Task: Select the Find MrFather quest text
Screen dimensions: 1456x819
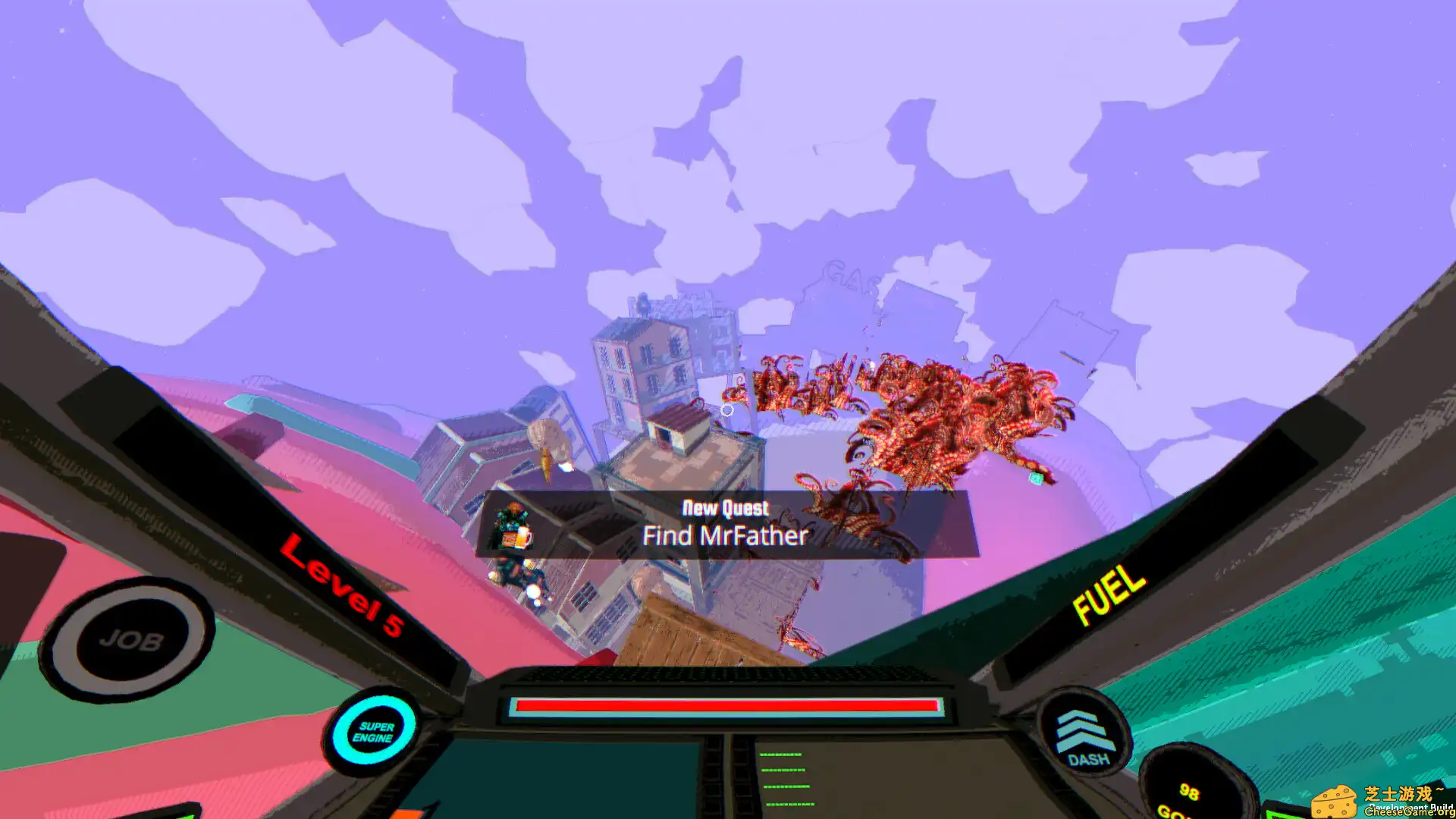Action: tap(724, 536)
